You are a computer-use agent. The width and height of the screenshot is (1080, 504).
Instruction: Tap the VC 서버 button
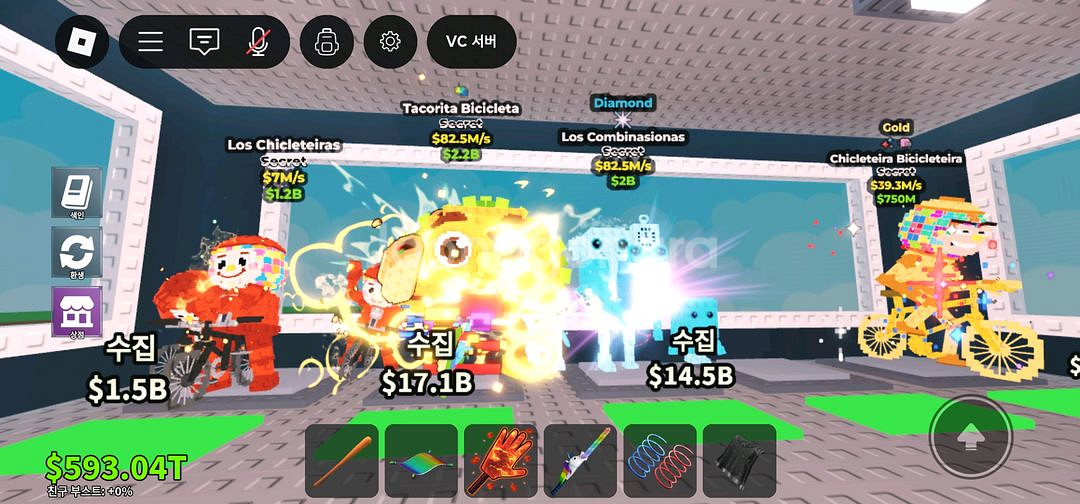click(x=471, y=42)
